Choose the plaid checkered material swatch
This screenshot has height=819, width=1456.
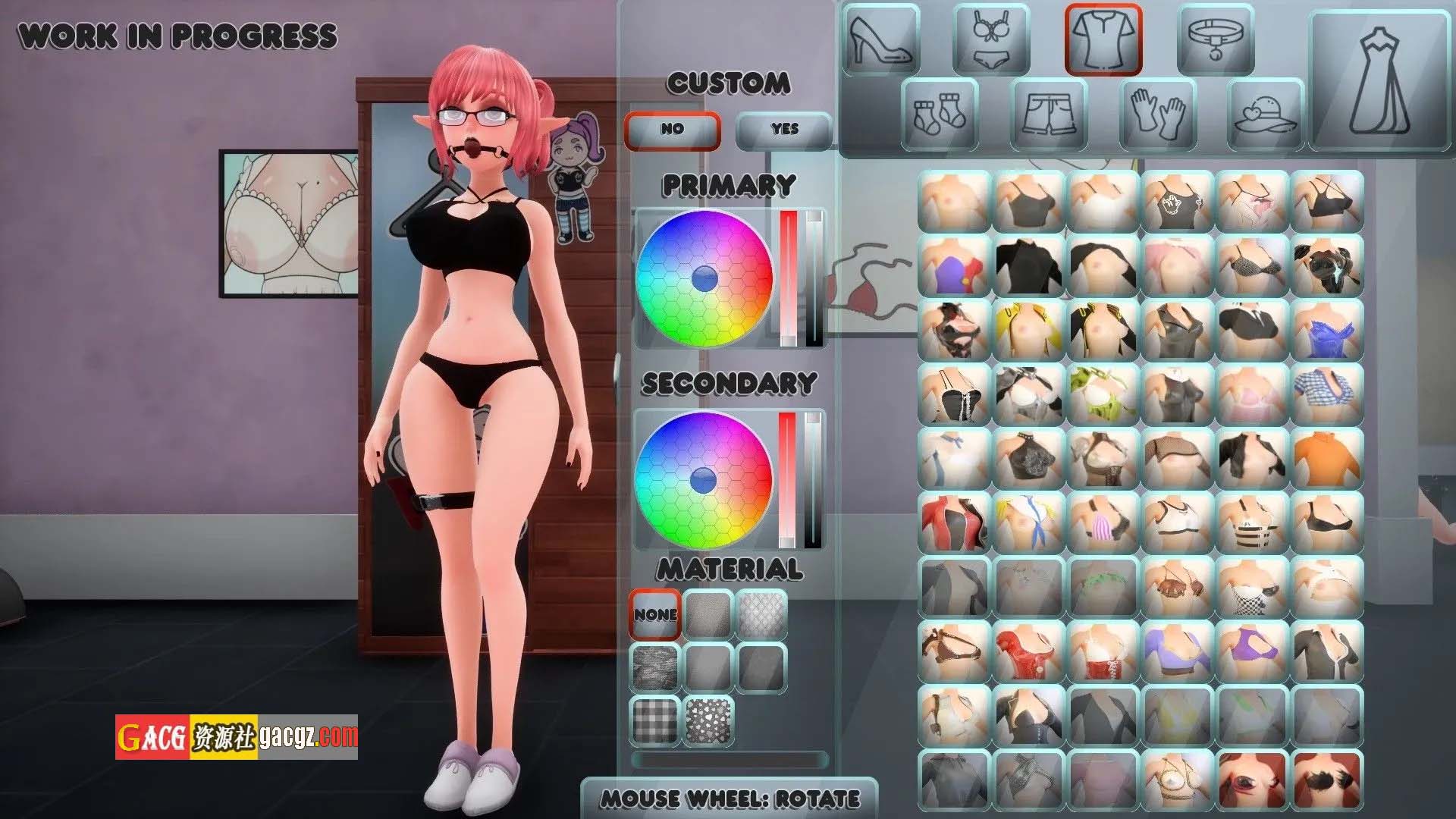pyautogui.click(x=655, y=720)
